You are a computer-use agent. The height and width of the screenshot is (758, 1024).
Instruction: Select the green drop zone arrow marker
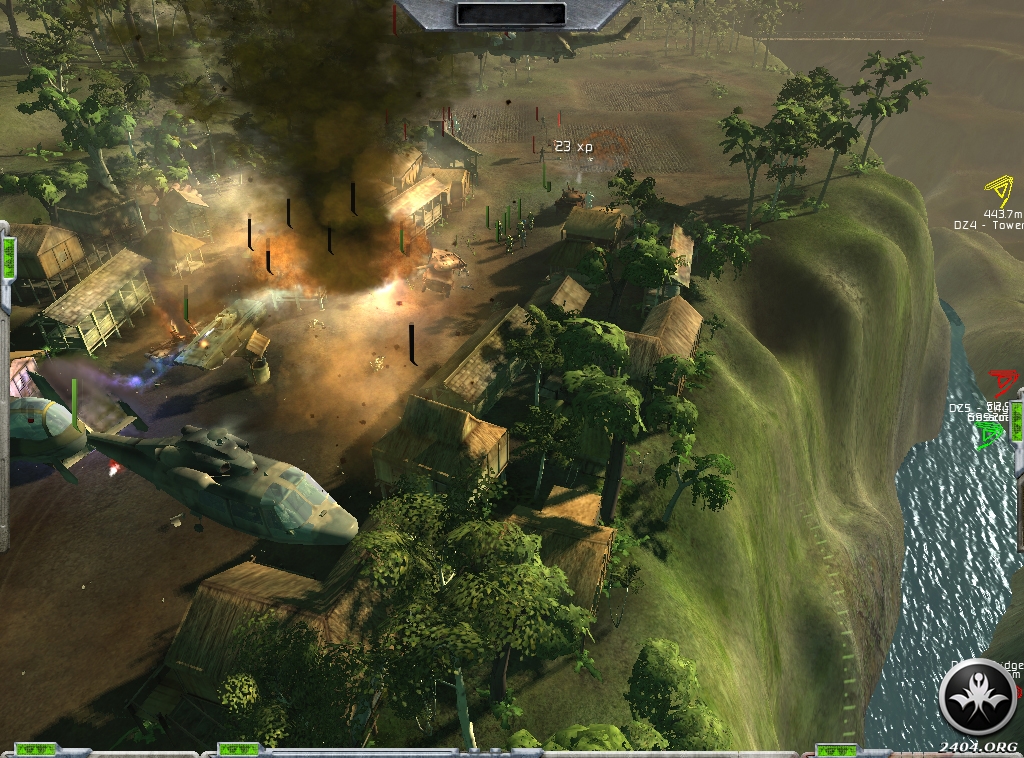[x=990, y=434]
